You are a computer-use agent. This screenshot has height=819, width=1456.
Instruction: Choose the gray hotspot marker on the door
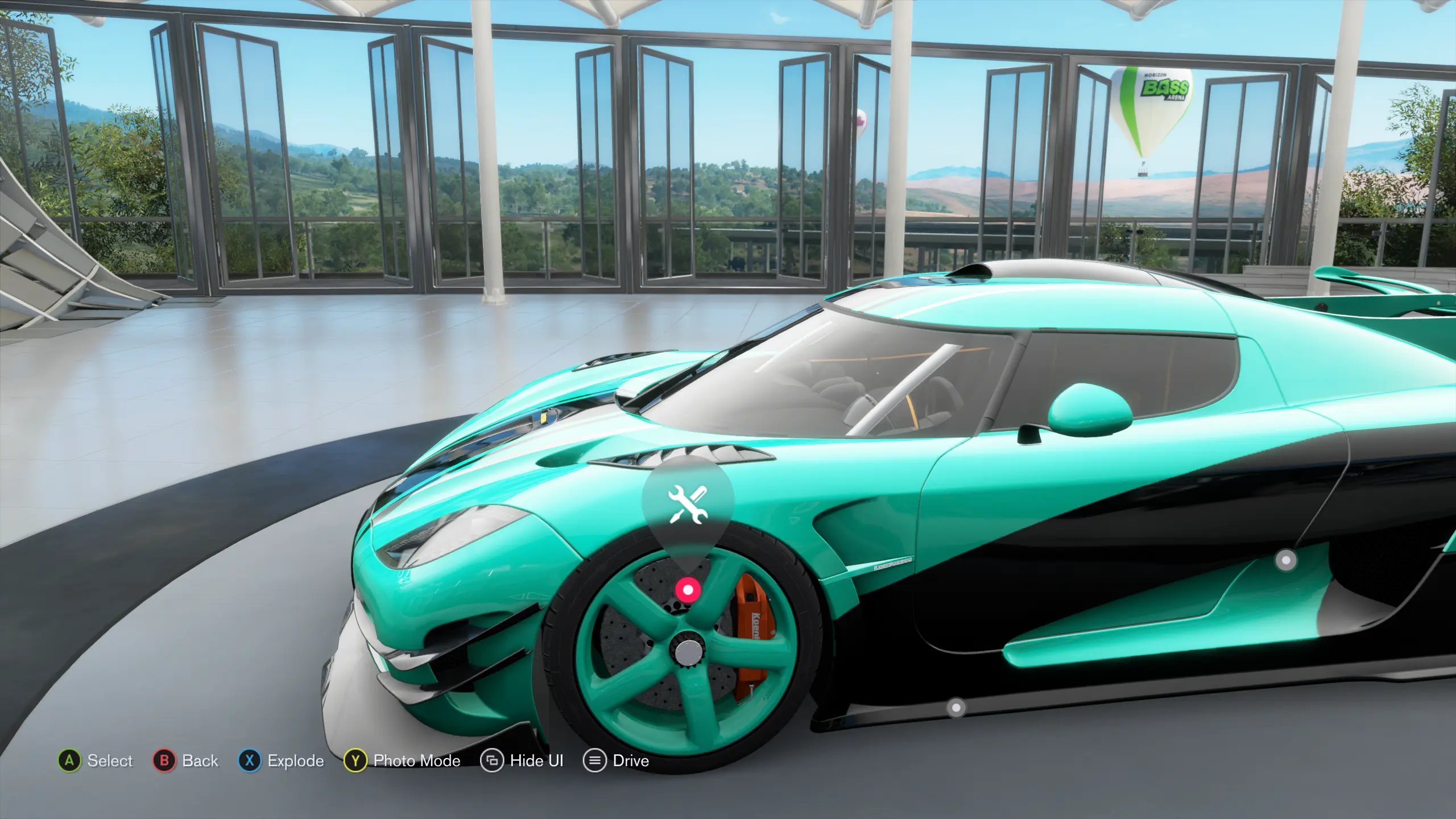[x=1286, y=560]
